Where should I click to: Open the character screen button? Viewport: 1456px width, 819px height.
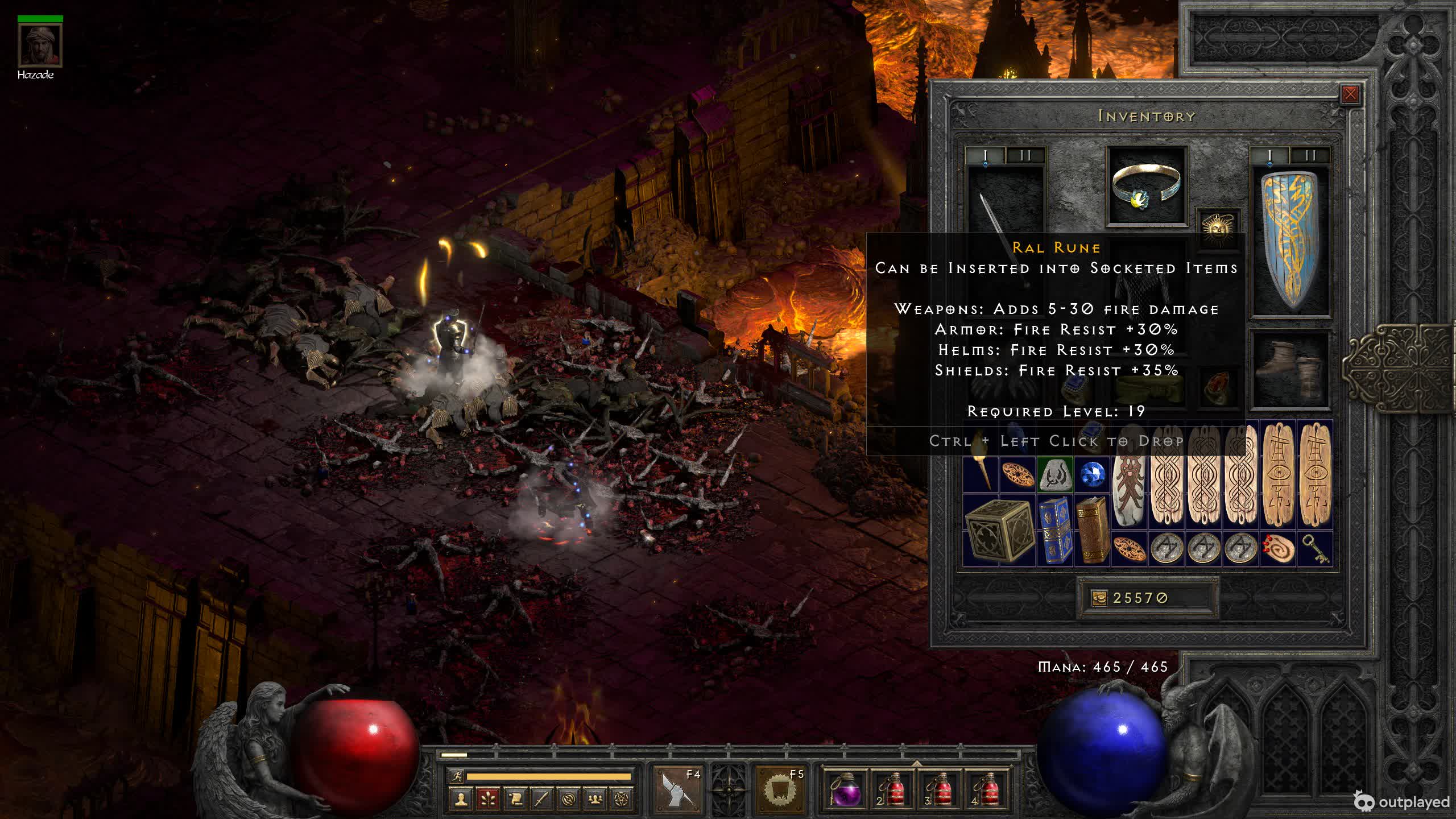tap(461, 799)
